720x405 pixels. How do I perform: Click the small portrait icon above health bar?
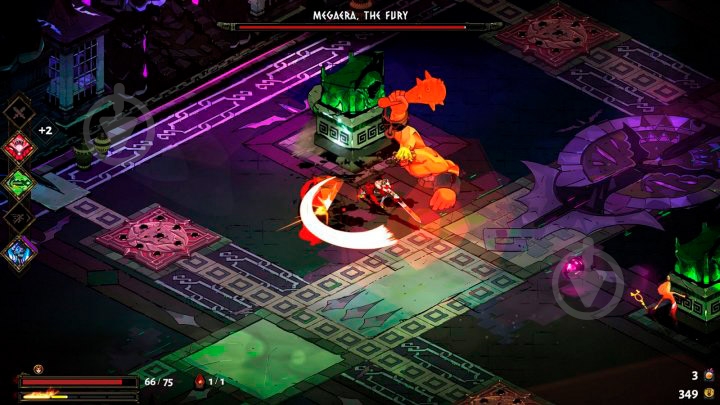click(x=39, y=369)
